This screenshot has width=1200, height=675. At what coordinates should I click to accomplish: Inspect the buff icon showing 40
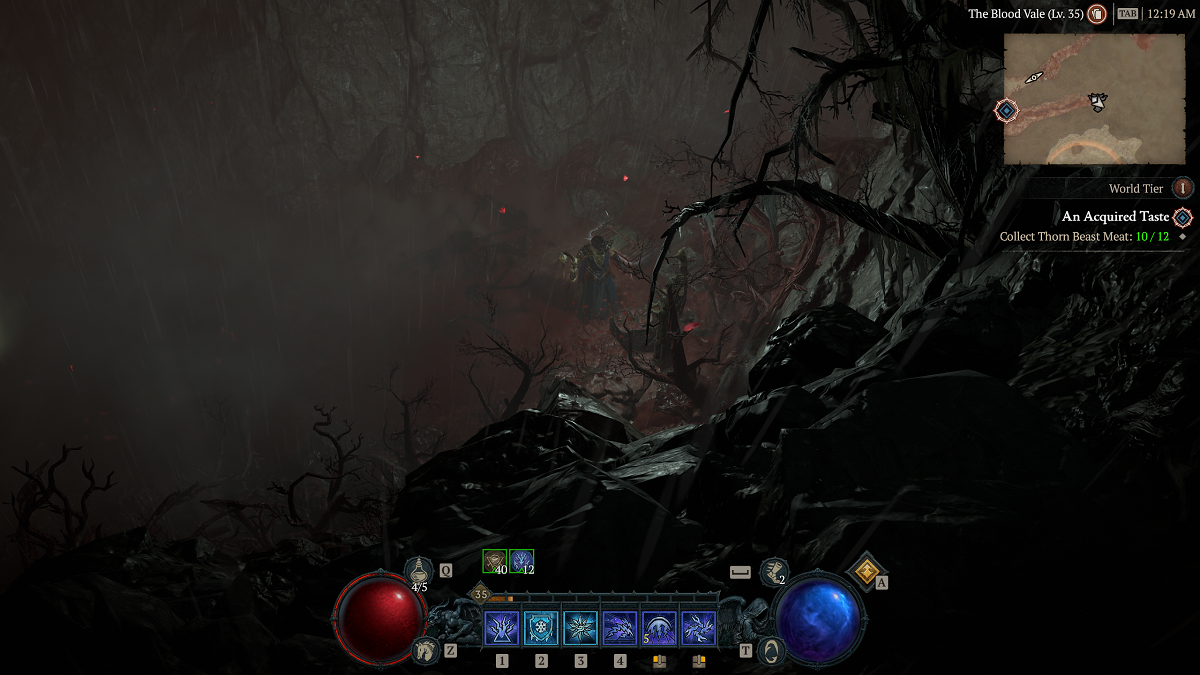click(x=494, y=561)
